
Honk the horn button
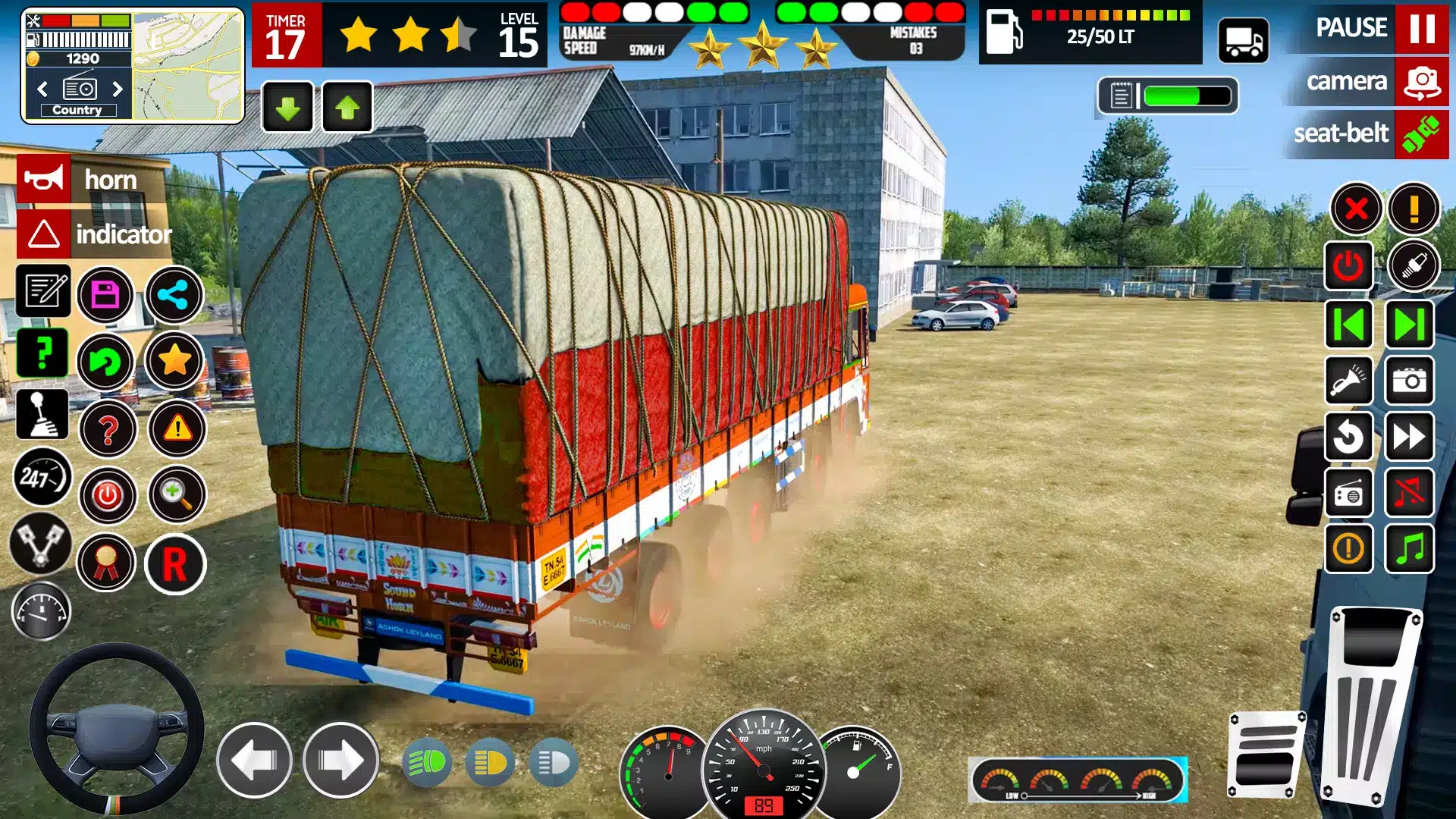click(44, 180)
